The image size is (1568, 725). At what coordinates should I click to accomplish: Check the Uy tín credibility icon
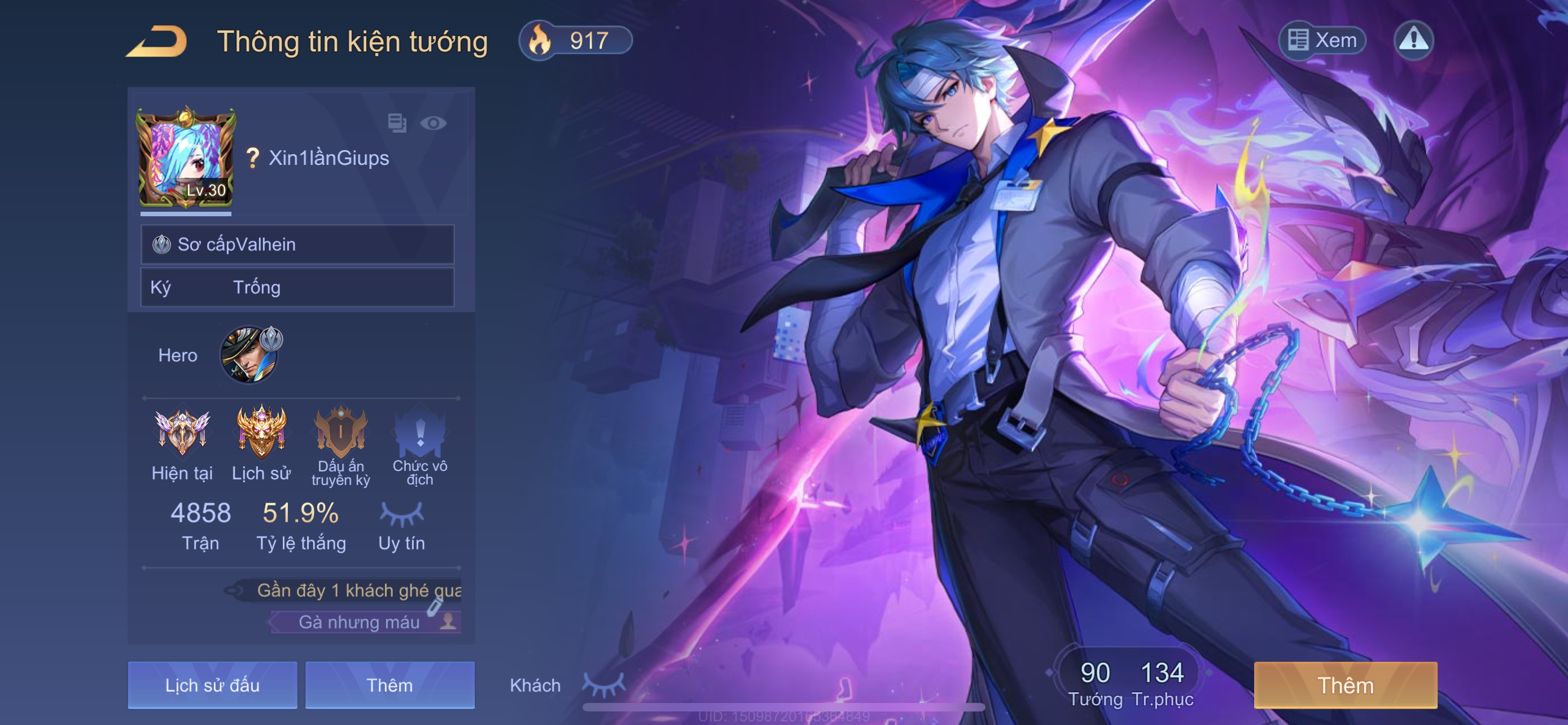click(401, 514)
